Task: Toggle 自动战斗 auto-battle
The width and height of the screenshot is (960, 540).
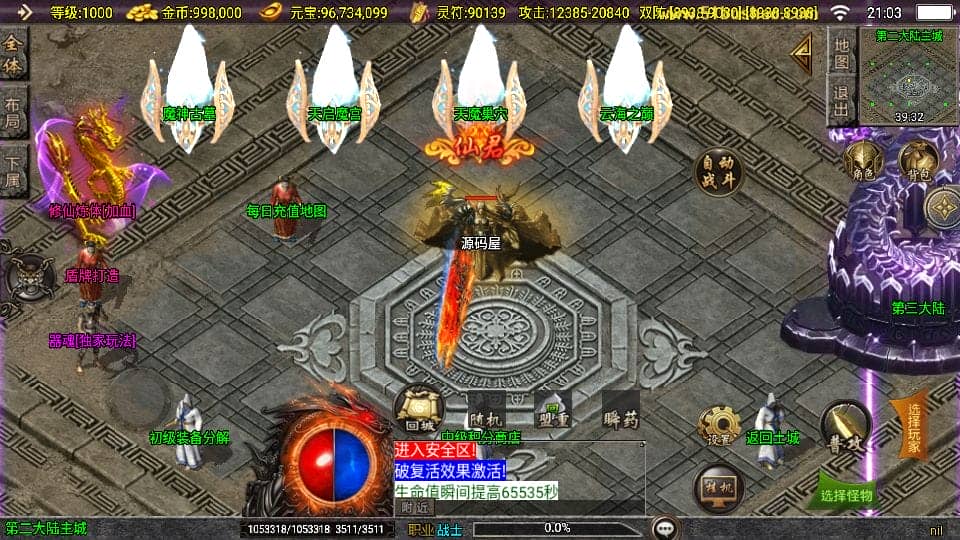Action: pyautogui.click(x=721, y=172)
